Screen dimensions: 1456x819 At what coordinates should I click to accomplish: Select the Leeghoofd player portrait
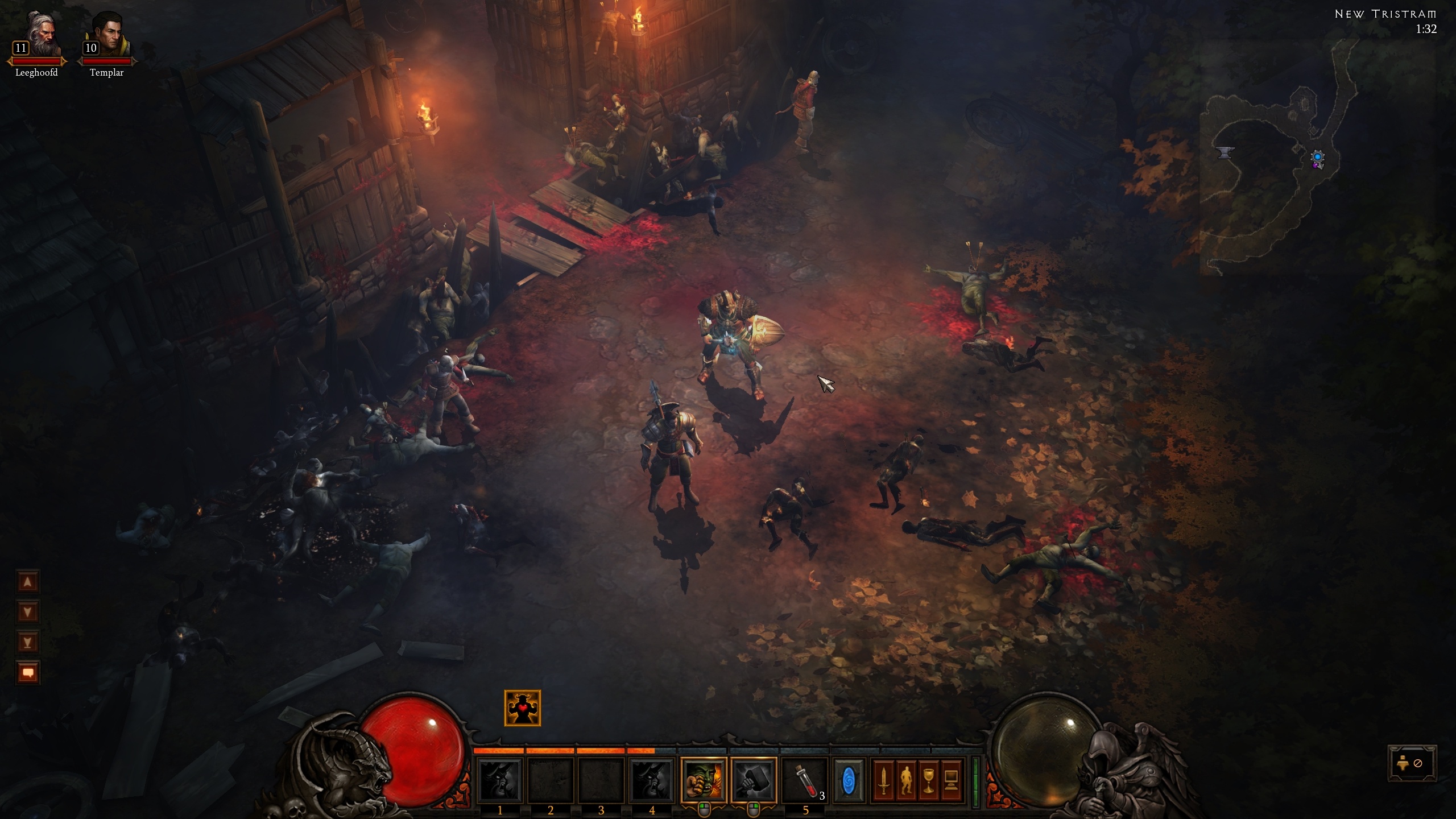pos(38,35)
